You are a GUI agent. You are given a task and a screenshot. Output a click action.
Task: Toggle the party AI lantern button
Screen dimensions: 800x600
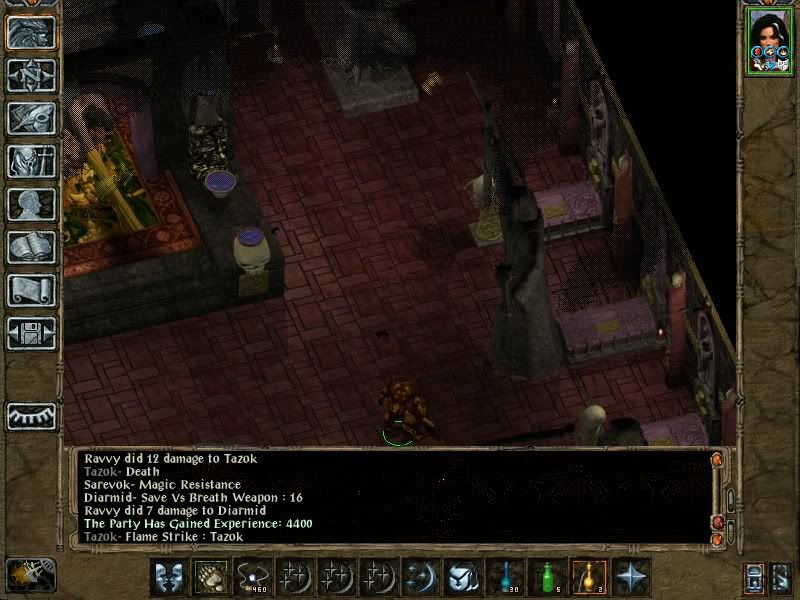[x=753, y=578]
